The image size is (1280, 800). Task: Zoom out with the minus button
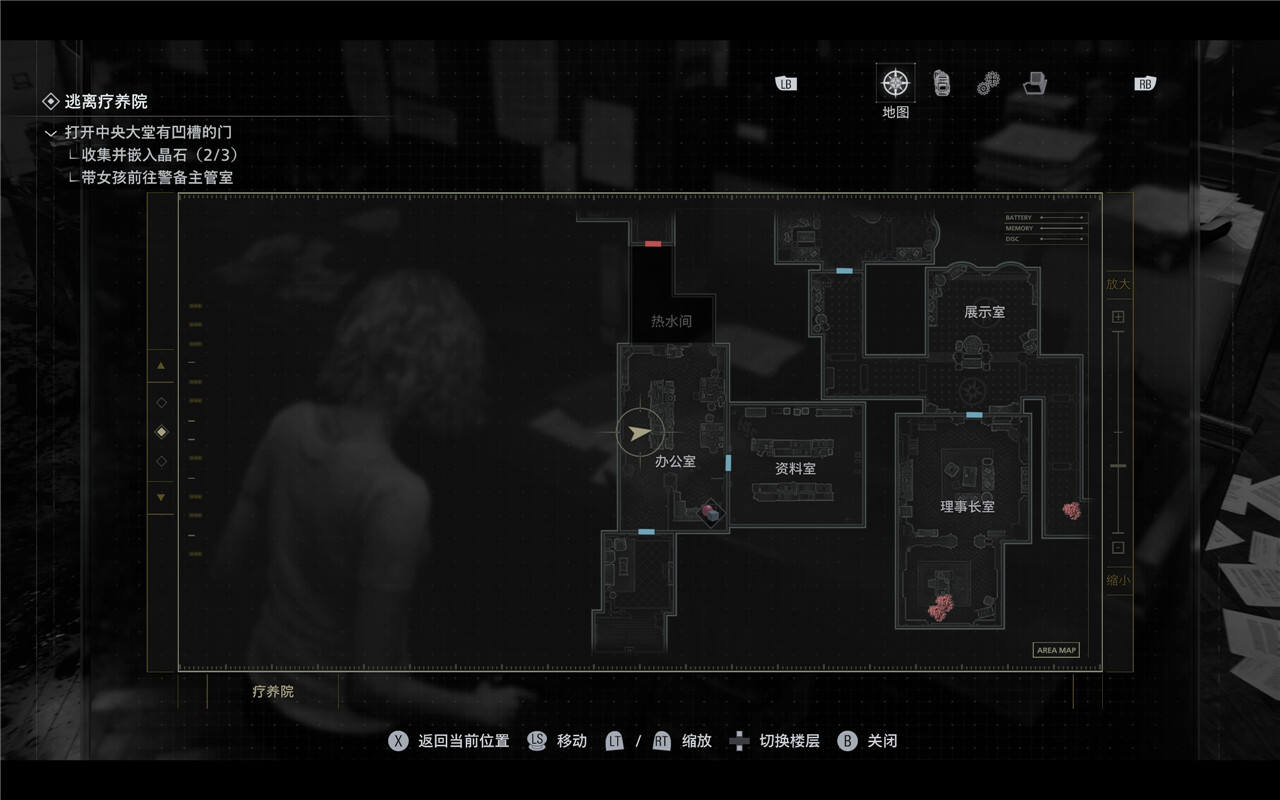[x=1118, y=547]
